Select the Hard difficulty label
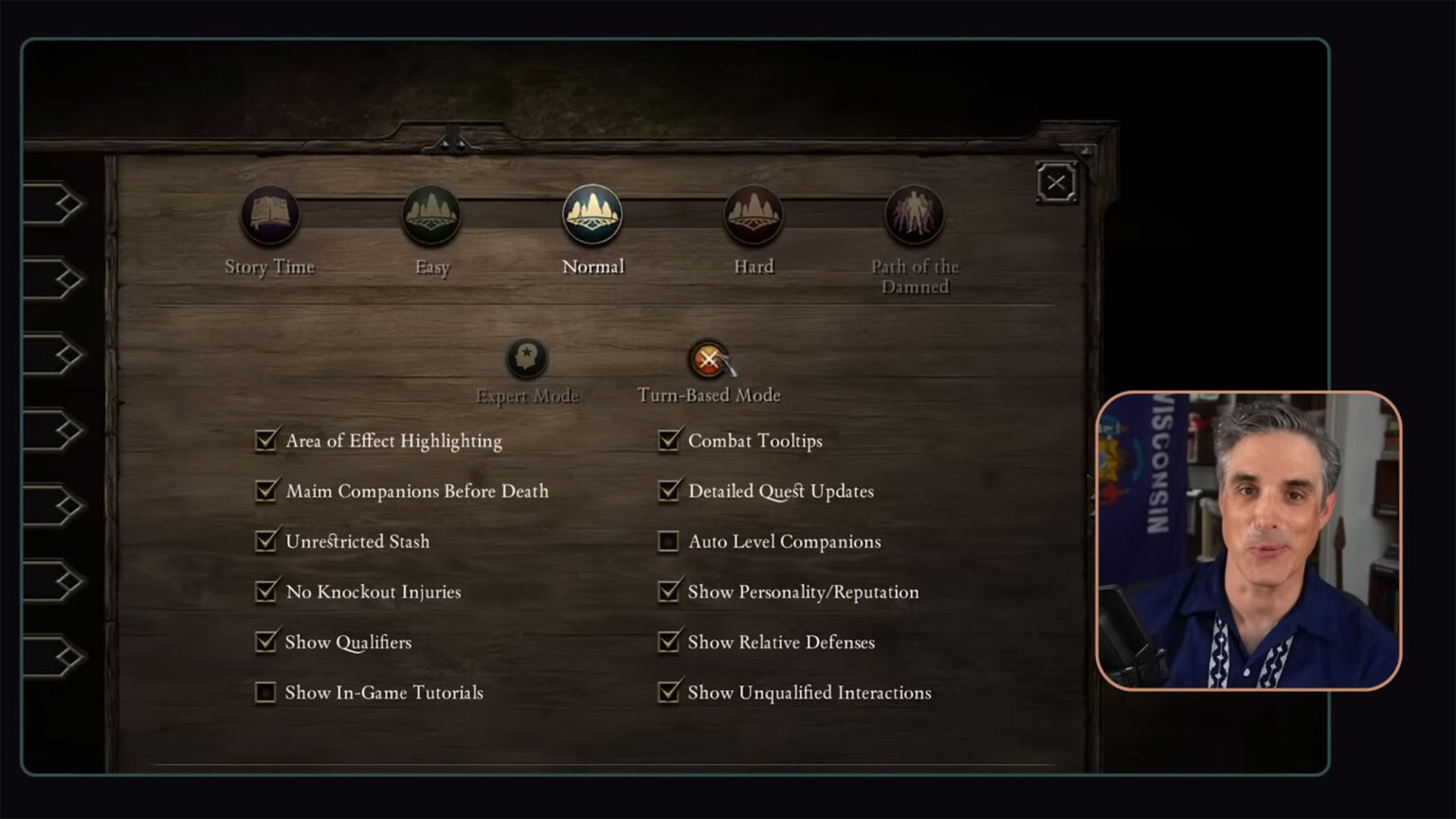This screenshot has height=819, width=1456. (x=753, y=266)
